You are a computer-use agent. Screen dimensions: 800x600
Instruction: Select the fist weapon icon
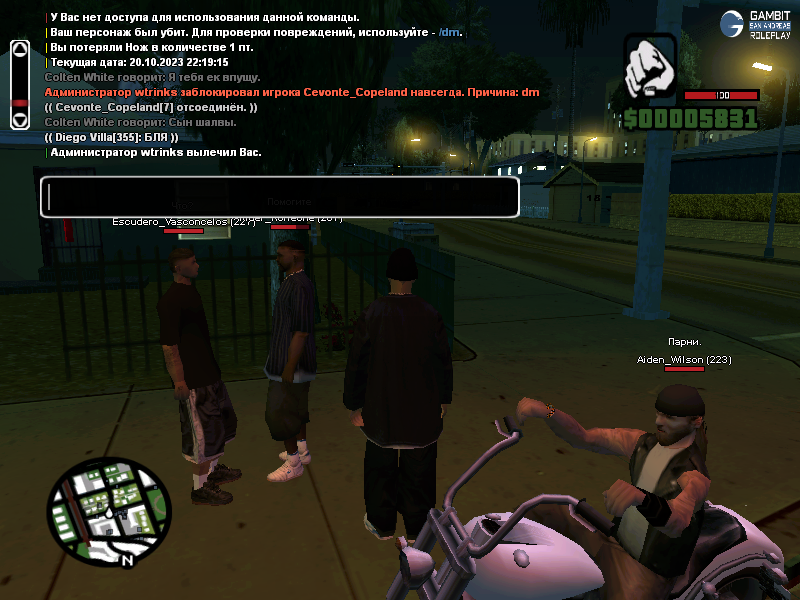coord(650,68)
